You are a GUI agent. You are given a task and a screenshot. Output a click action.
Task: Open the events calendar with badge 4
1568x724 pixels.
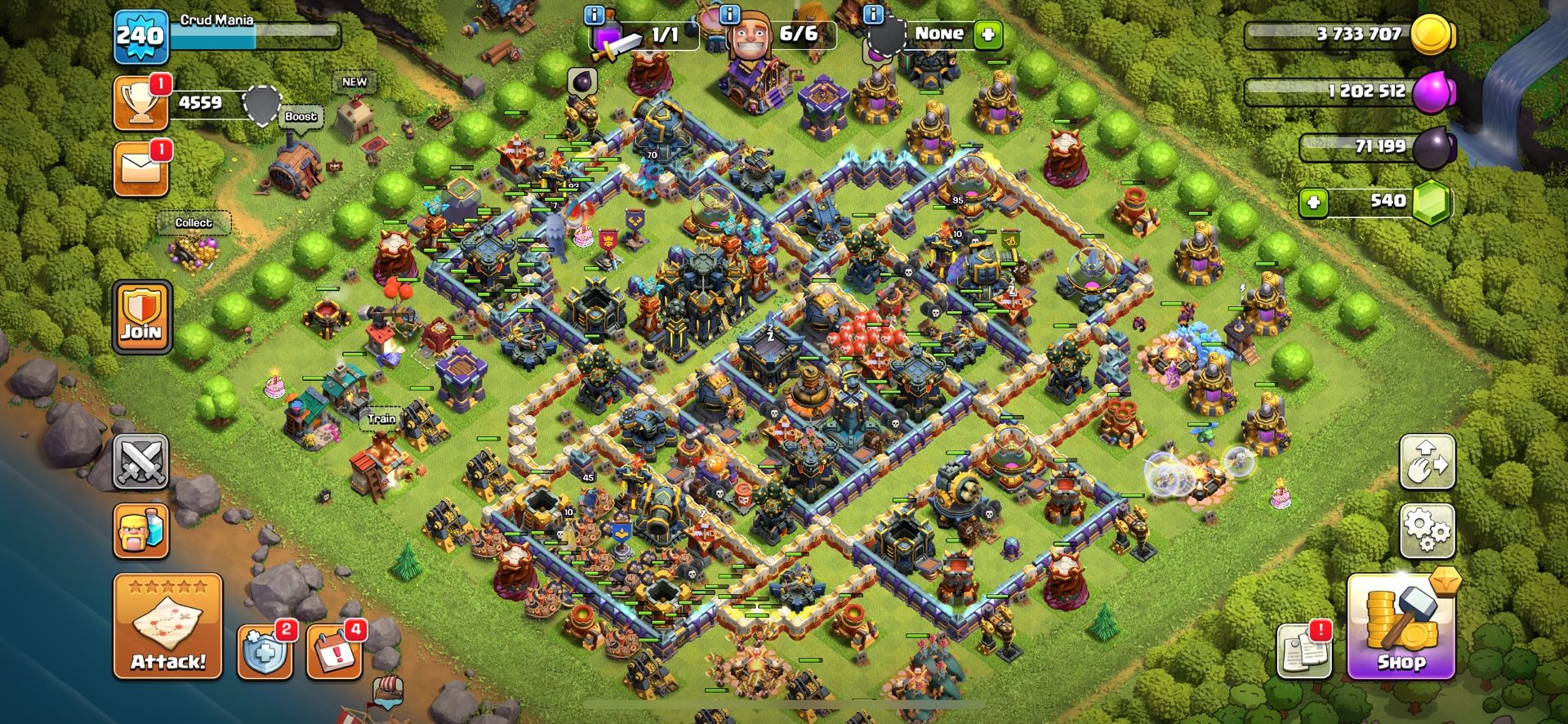(x=334, y=652)
